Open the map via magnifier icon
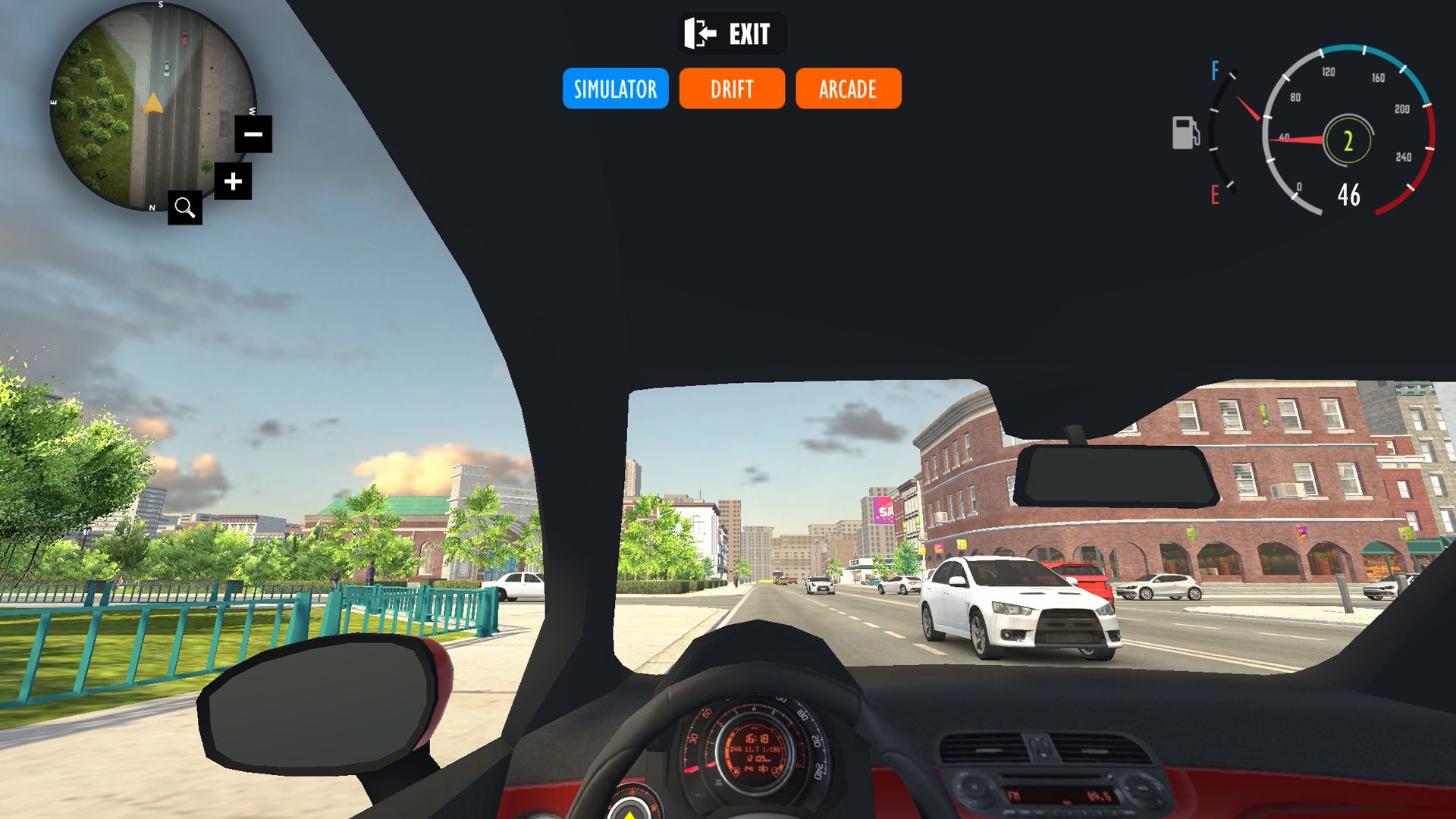The image size is (1456, 819). pyautogui.click(x=185, y=207)
